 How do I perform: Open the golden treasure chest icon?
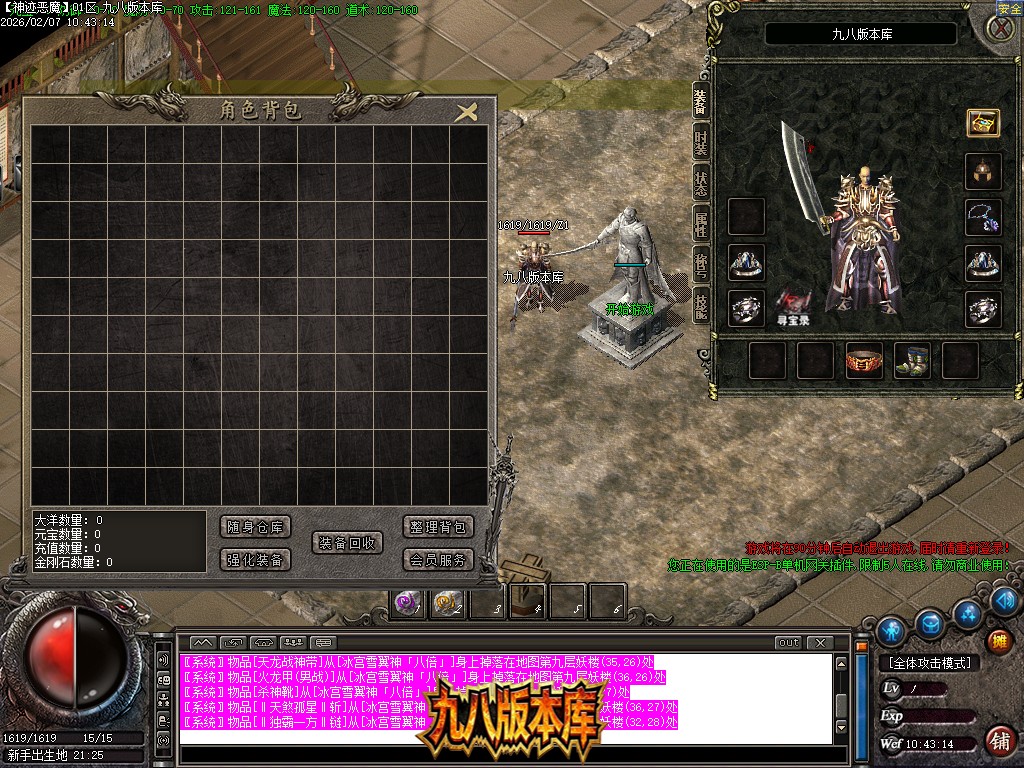(983, 123)
